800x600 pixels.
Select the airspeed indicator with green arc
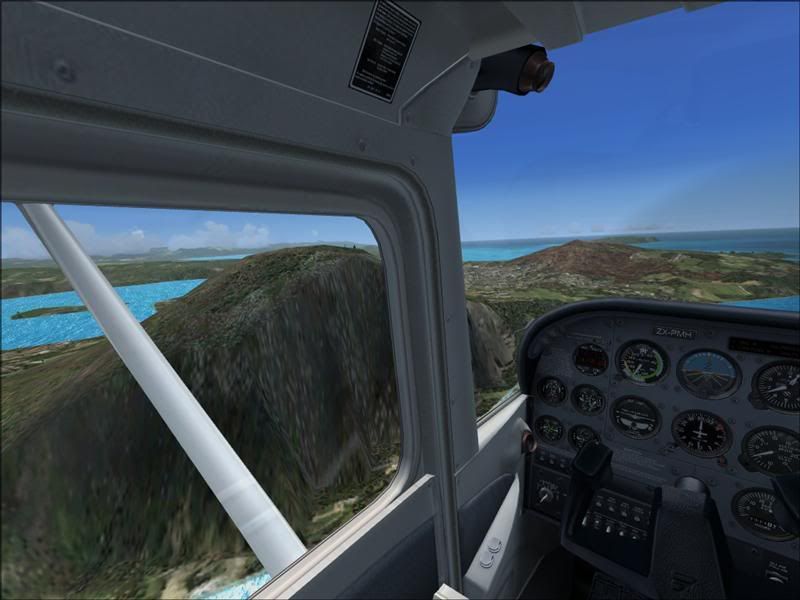641,361
